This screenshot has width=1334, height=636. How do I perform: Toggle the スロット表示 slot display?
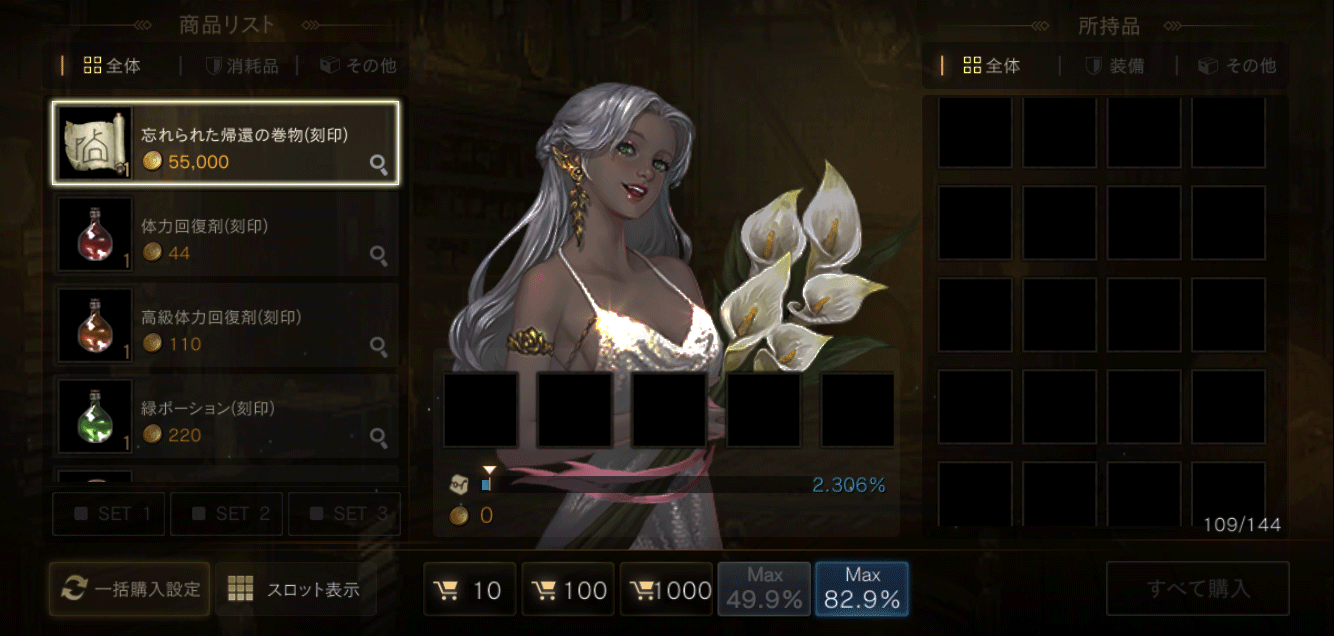[x=296, y=589]
